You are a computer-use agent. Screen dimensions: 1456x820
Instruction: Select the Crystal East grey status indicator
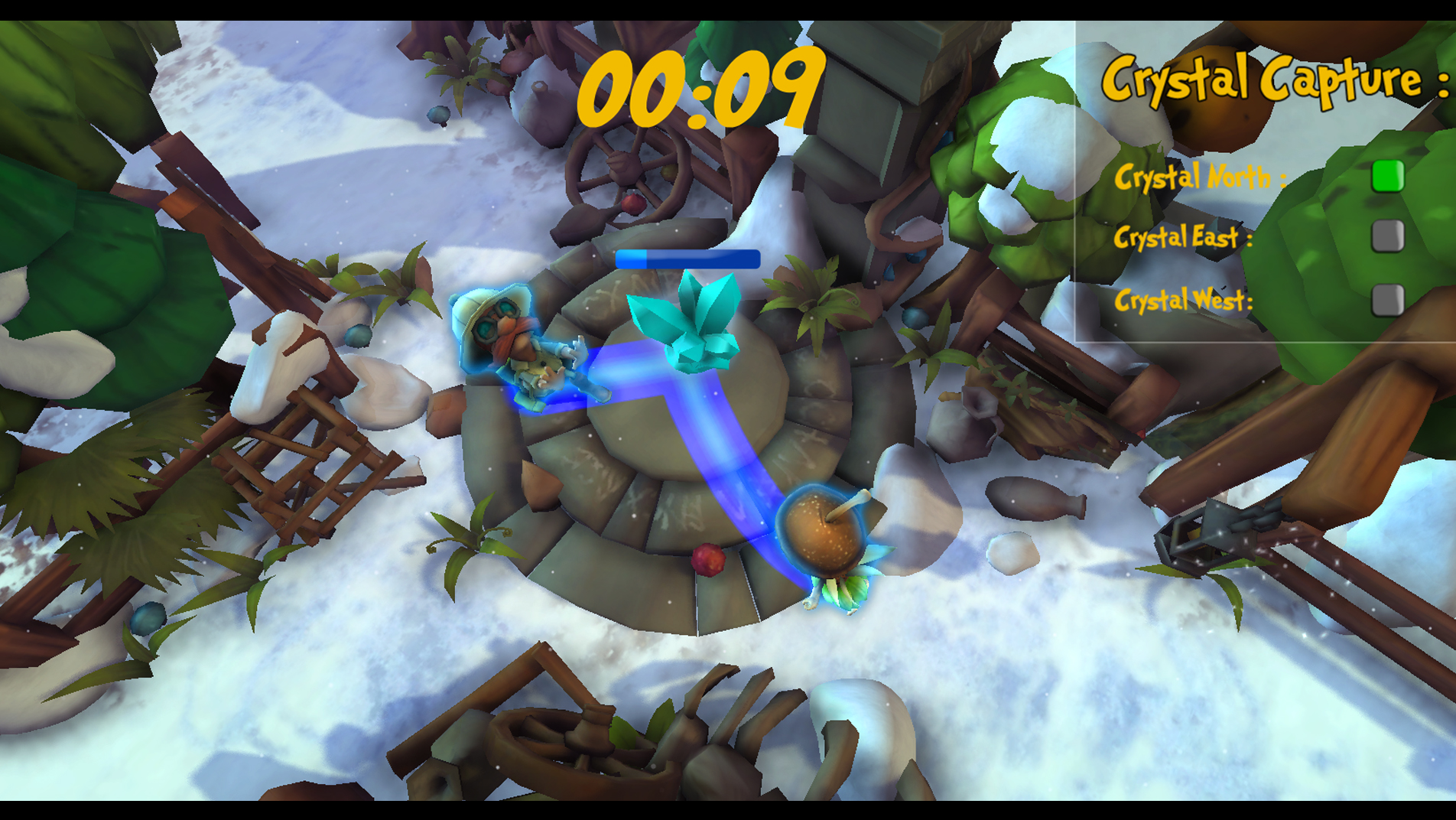point(1387,236)
